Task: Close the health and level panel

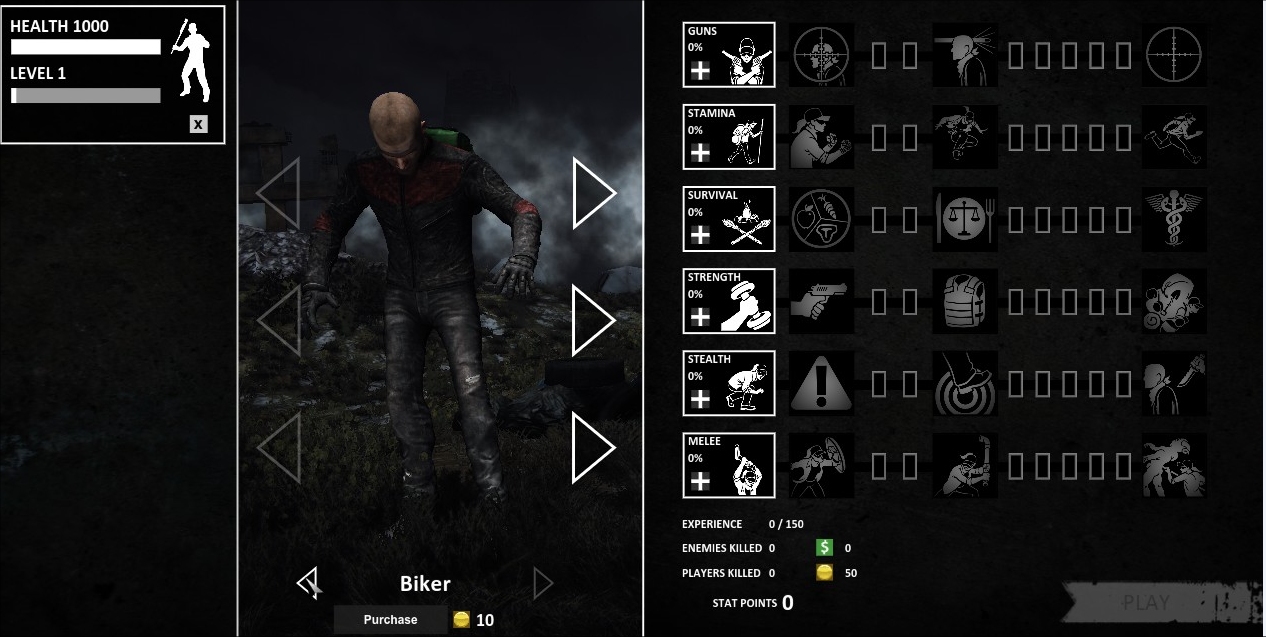Action: (199, 124)
